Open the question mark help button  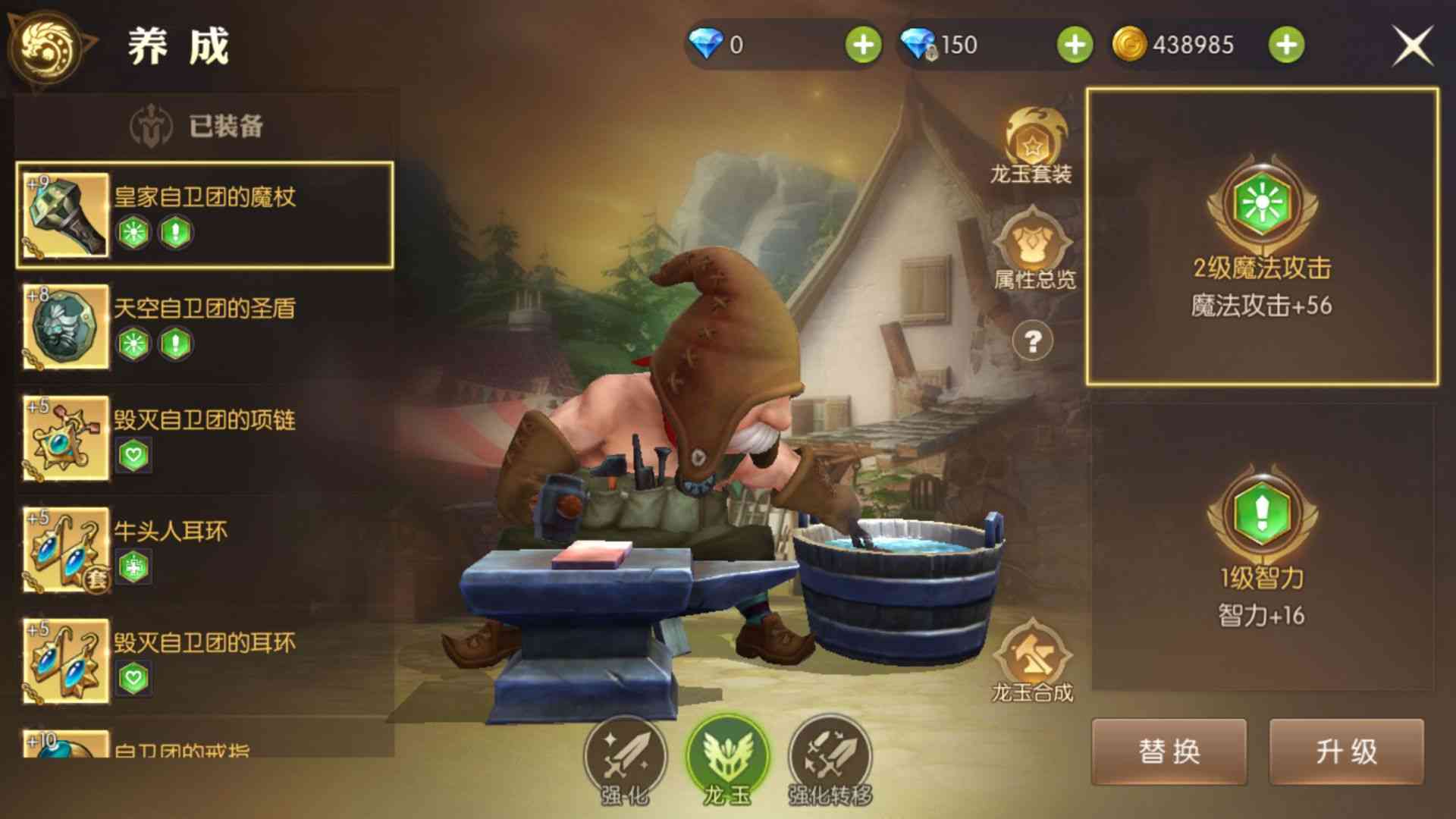click(1032, 342)
